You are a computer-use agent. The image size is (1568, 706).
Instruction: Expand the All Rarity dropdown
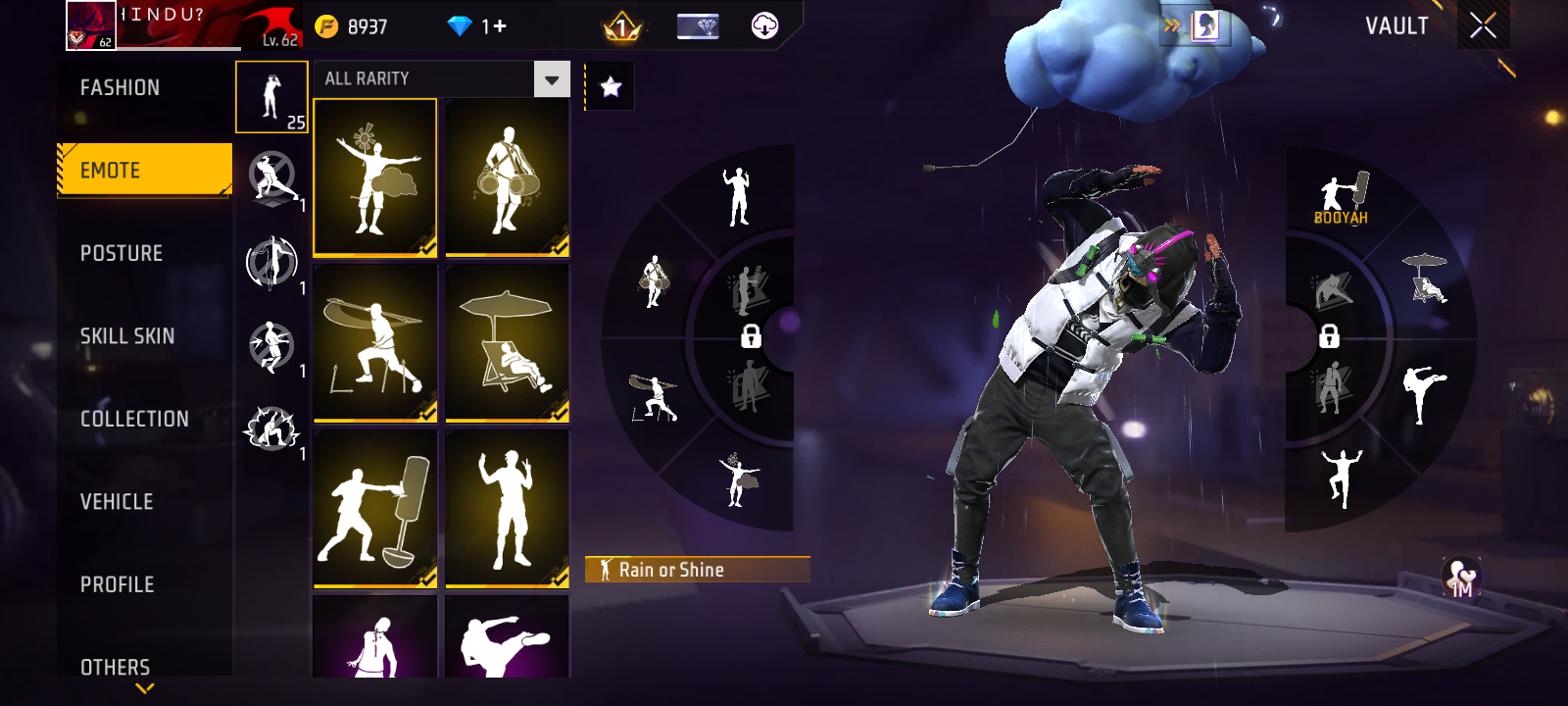(x=552, y=79)
